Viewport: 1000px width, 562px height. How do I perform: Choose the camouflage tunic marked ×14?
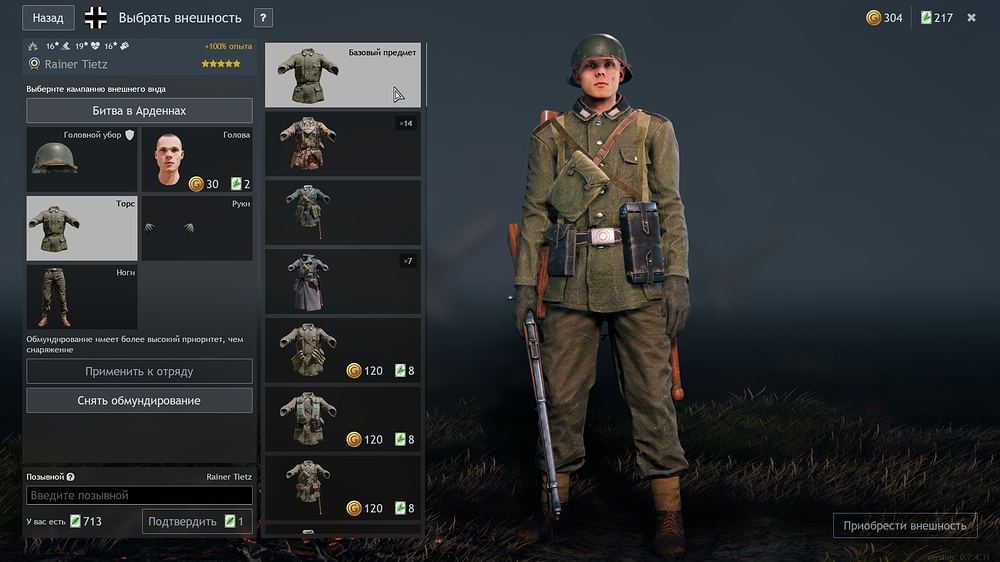[x=343, y=144]
